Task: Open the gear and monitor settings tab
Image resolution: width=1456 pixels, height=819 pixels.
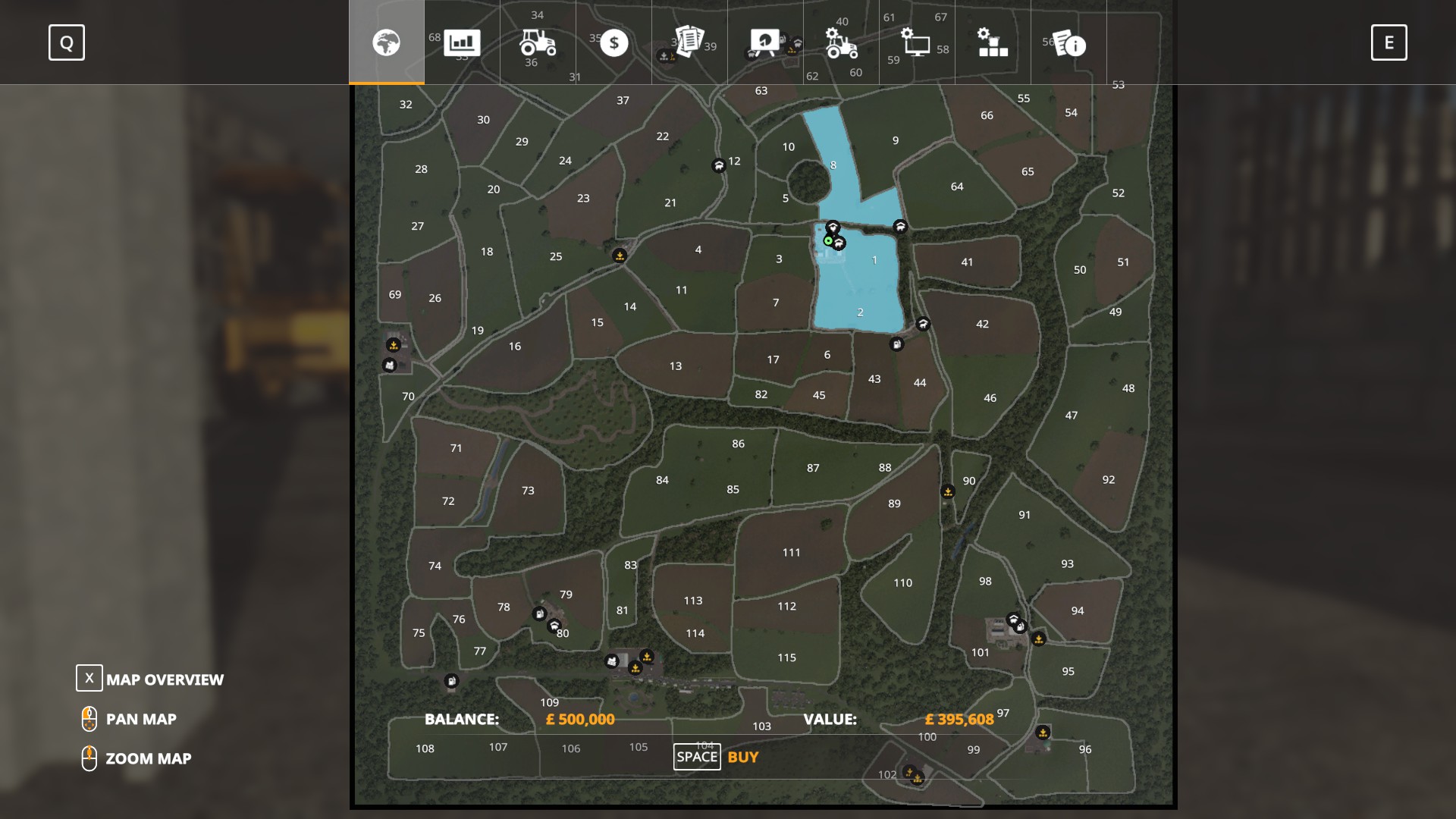Action: [917, 42]
